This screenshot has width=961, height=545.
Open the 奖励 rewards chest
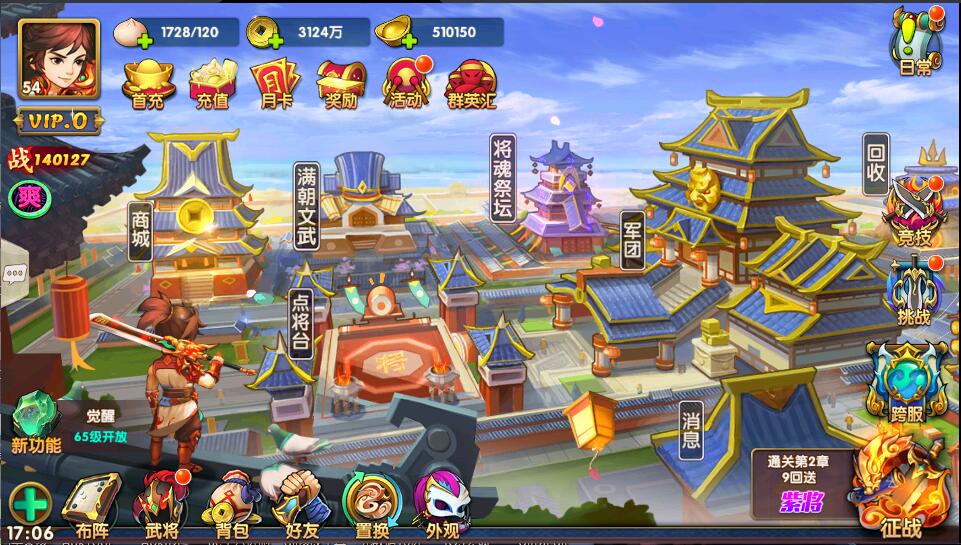(x=340, y=83)
